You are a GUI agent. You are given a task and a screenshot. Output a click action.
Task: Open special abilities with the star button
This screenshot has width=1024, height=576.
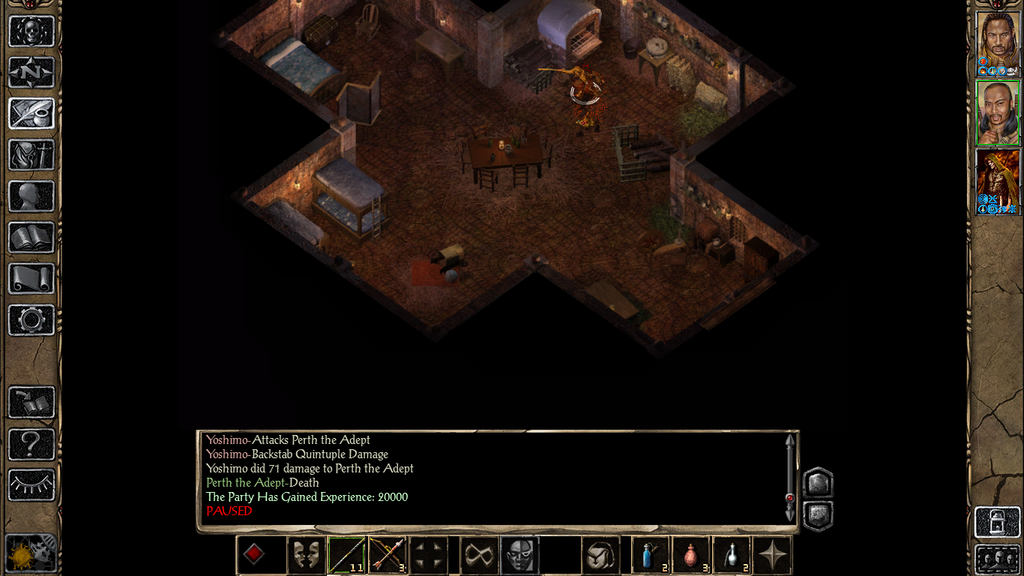coord(772,555)
